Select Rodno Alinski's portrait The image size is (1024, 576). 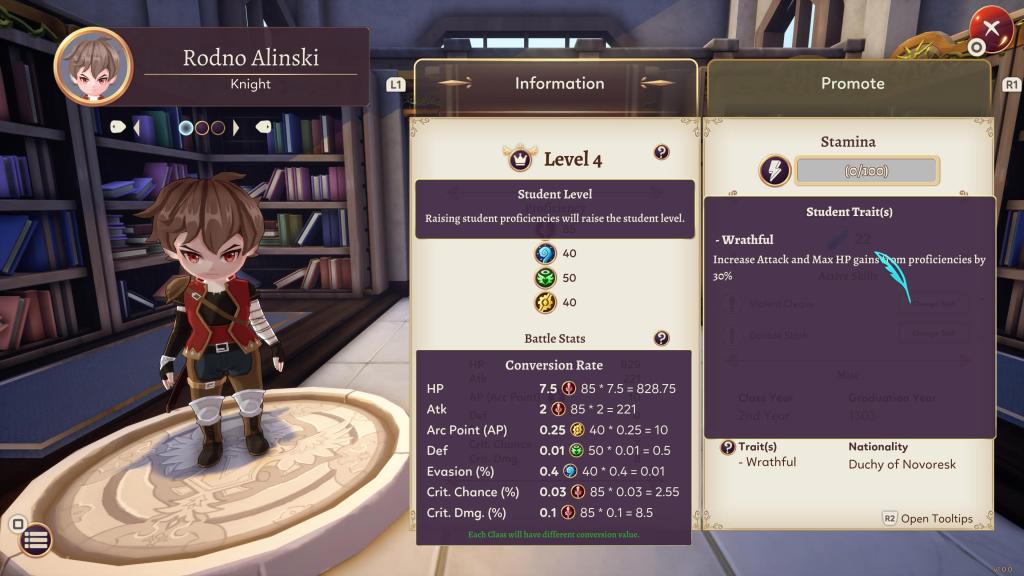click(93, 66)
